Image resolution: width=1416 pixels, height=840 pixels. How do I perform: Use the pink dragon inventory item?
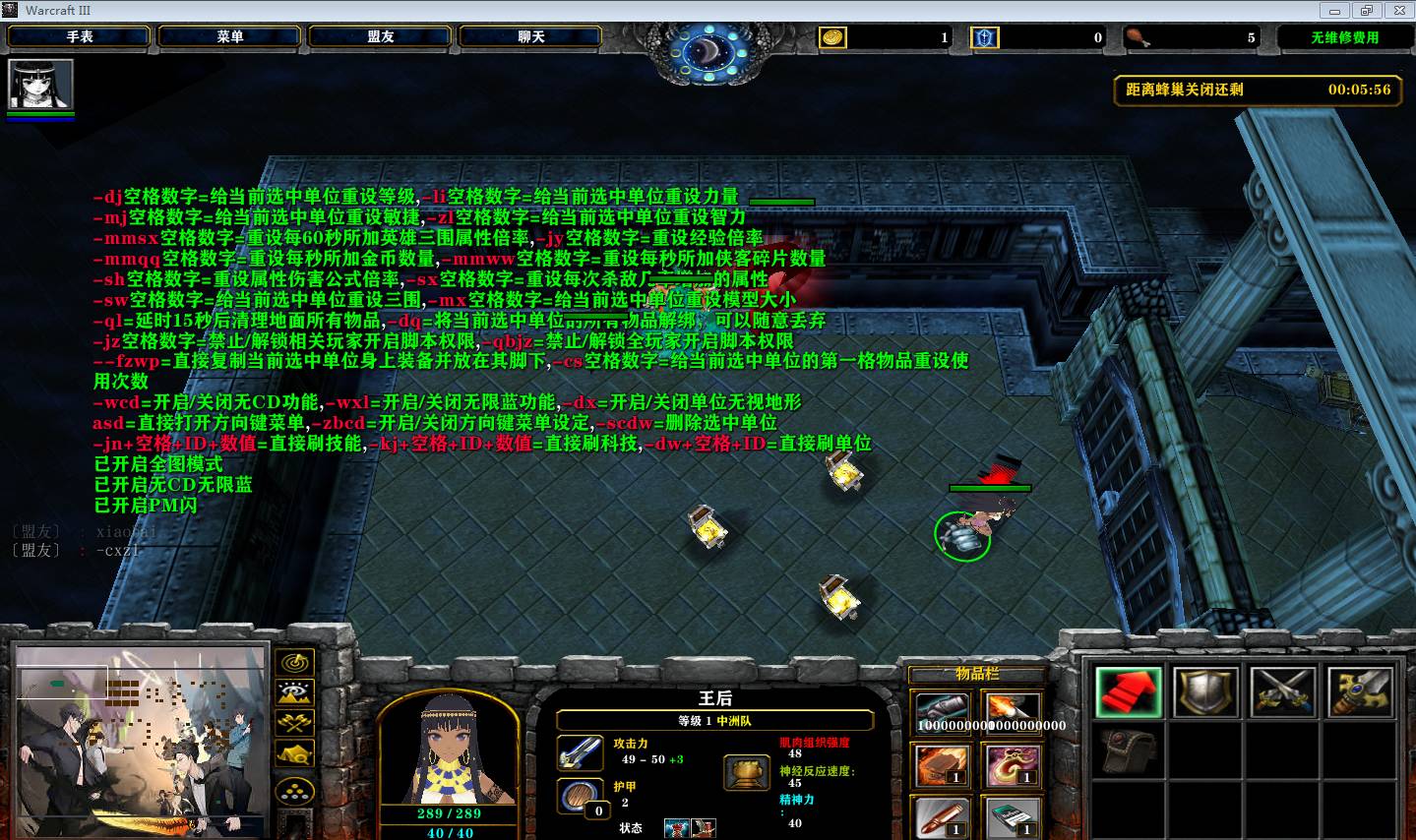(x=1012, y=765)
